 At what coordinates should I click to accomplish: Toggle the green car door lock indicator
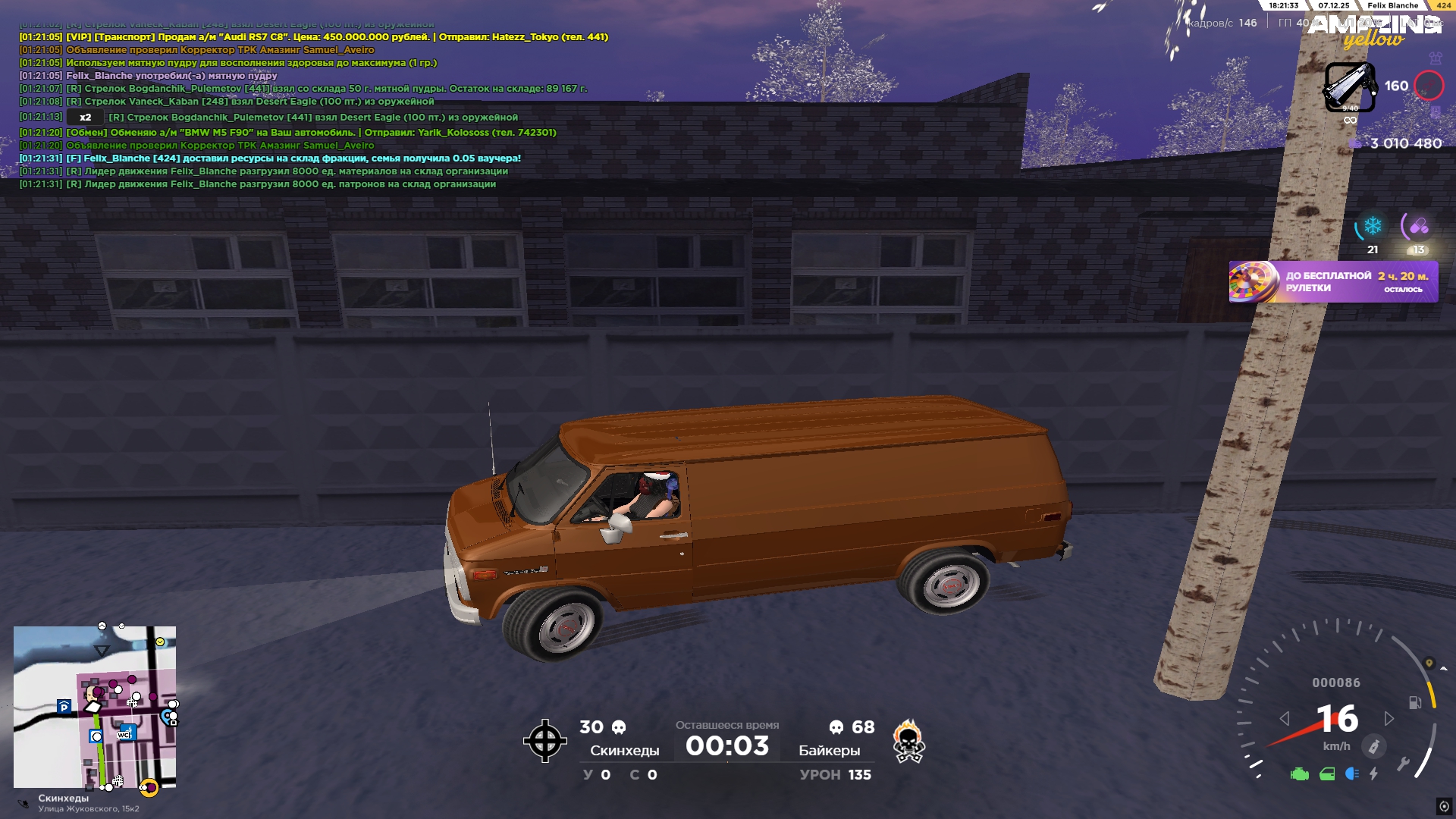point(1327,774)
